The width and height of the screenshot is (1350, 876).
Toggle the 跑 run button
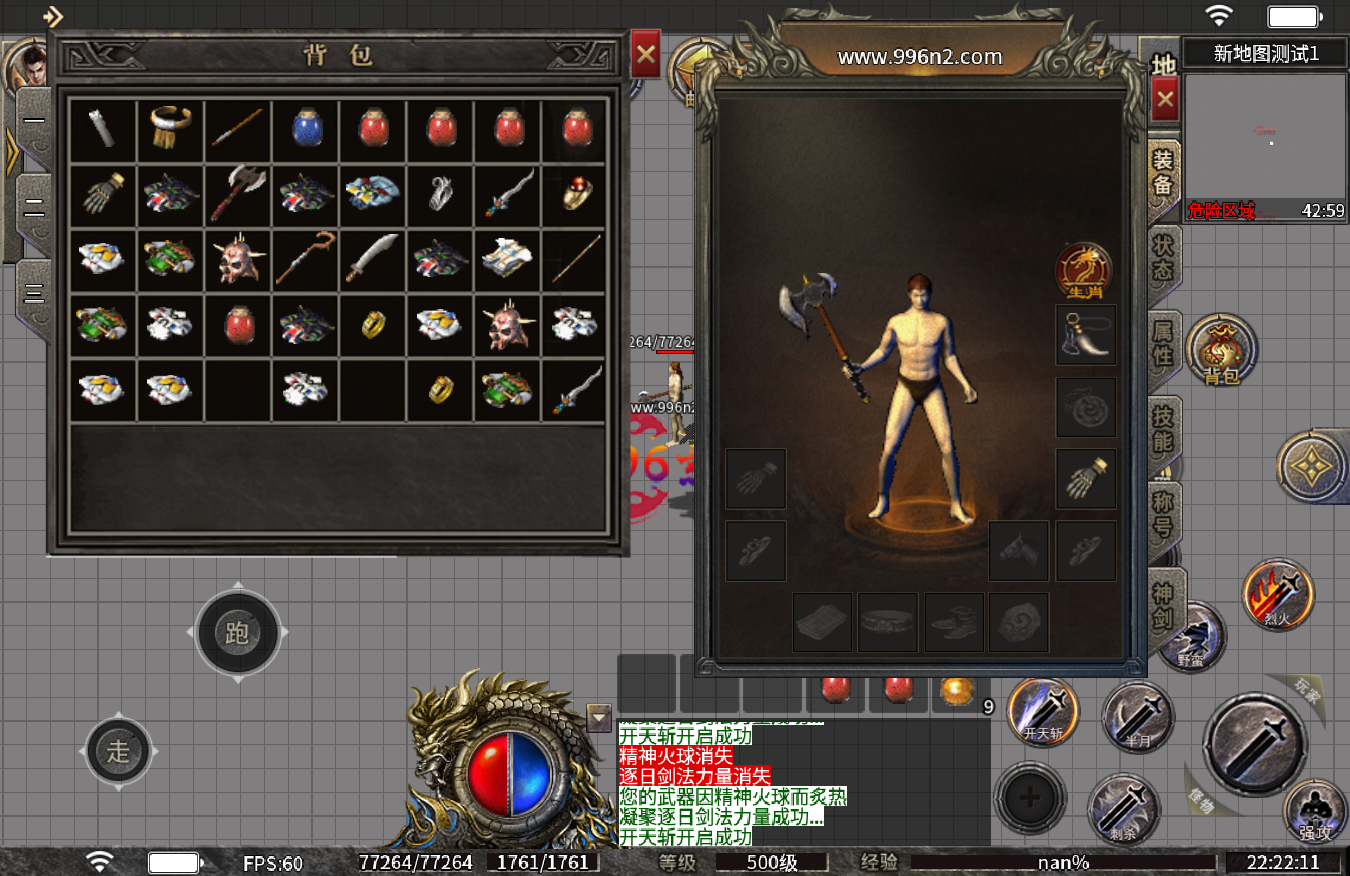click(x=237, y=633)
